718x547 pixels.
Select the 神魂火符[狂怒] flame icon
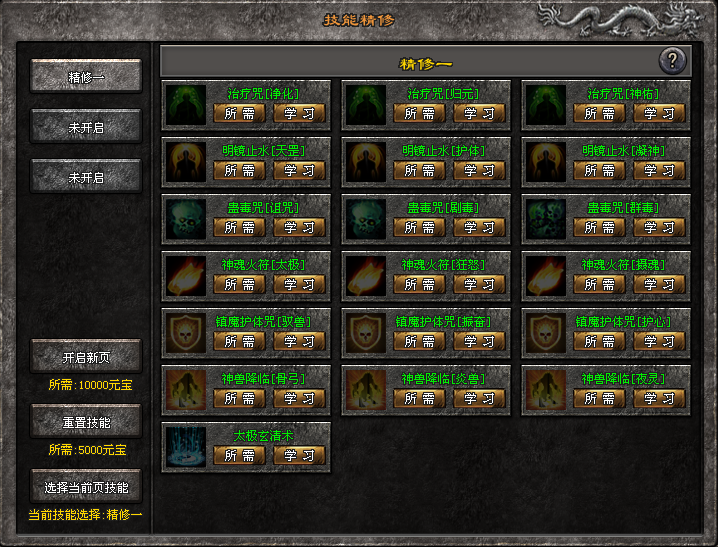pyautogui.click(x=366, y=275)
